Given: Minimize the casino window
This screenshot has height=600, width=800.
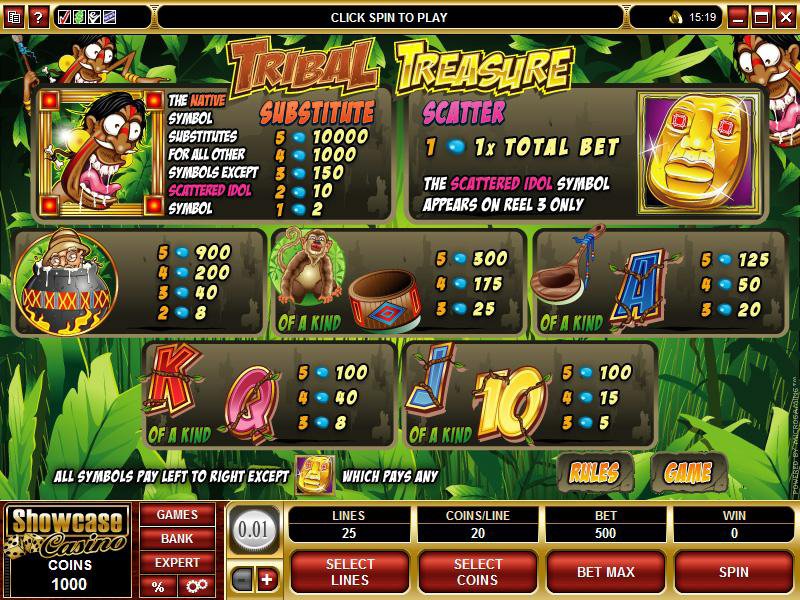Looking at the screenshot, I should [737, 17].
